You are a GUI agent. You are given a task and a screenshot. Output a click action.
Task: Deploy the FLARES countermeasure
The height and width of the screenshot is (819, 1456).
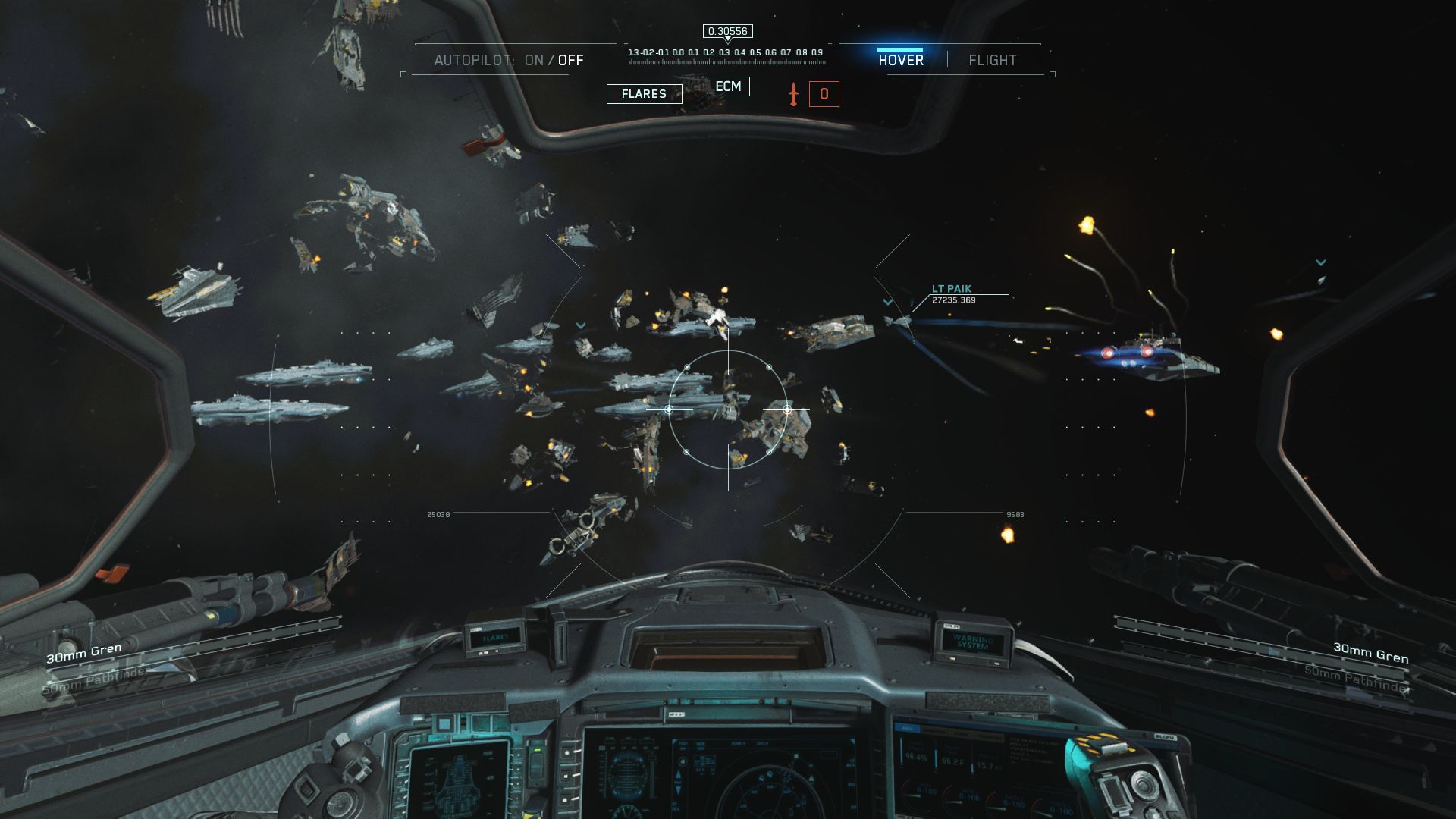point(644,94)
